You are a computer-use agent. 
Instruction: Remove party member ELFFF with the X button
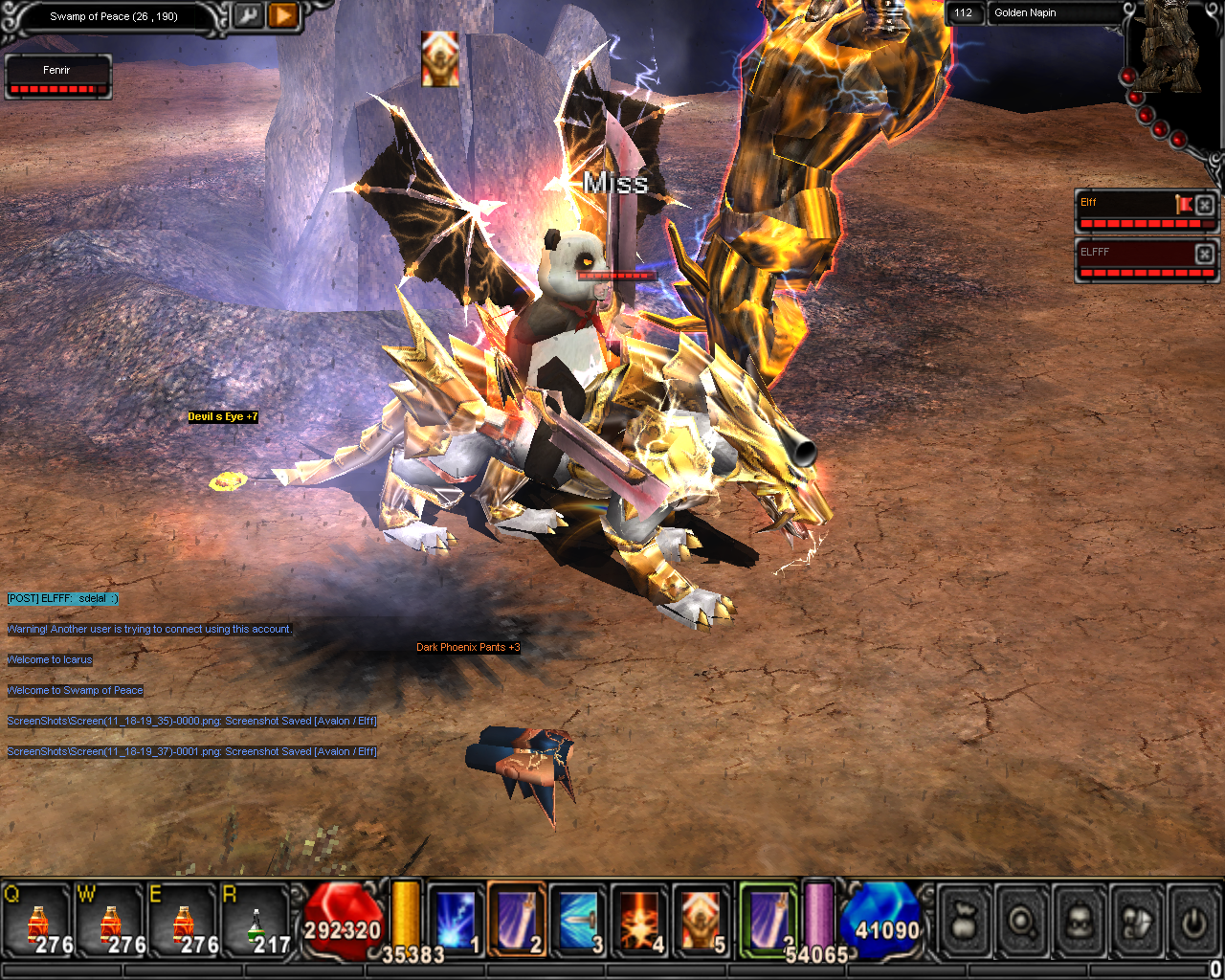tap(1205, 254)
